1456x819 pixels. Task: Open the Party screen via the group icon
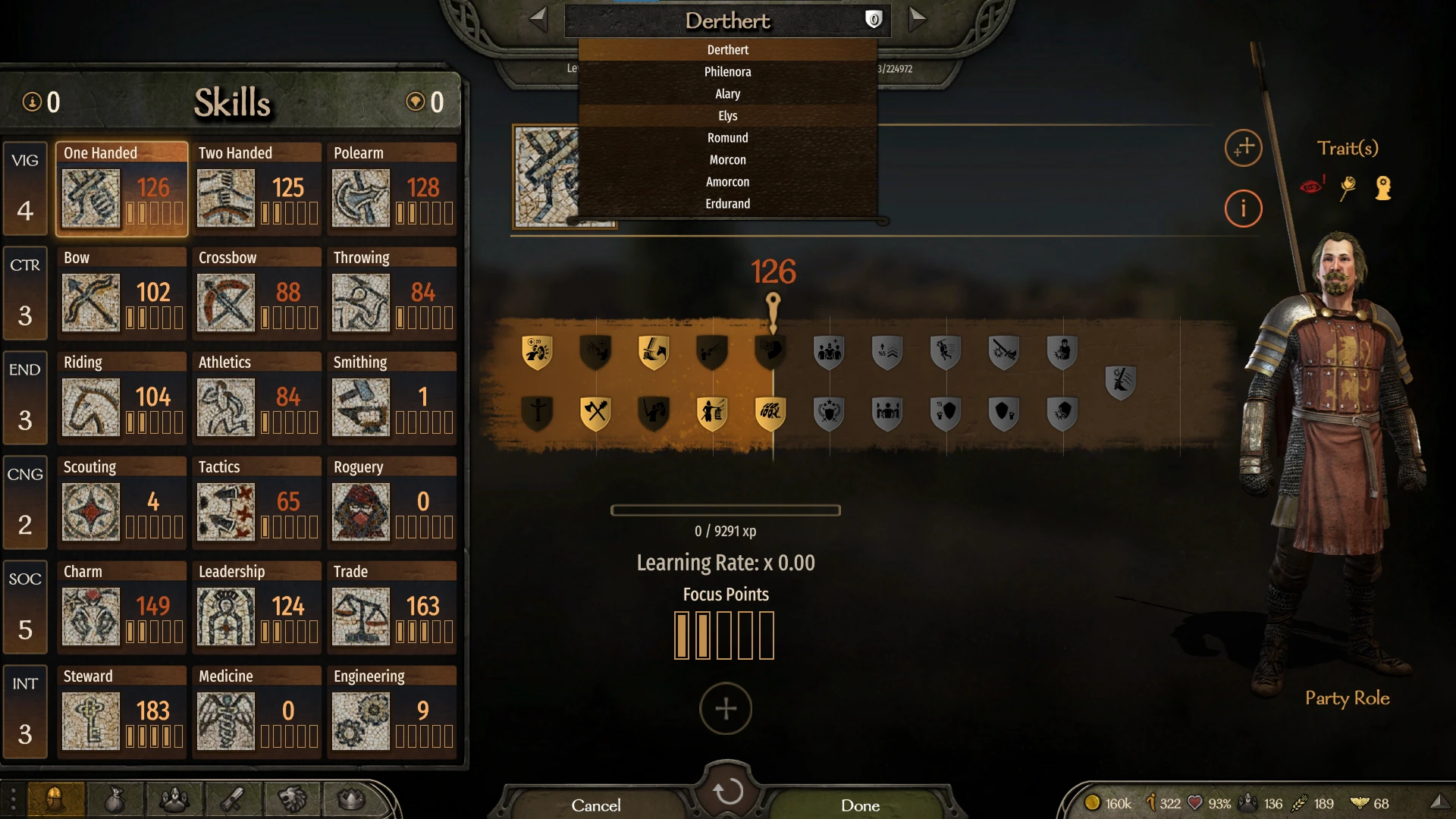pyautogui.click(x=174, y=800)
